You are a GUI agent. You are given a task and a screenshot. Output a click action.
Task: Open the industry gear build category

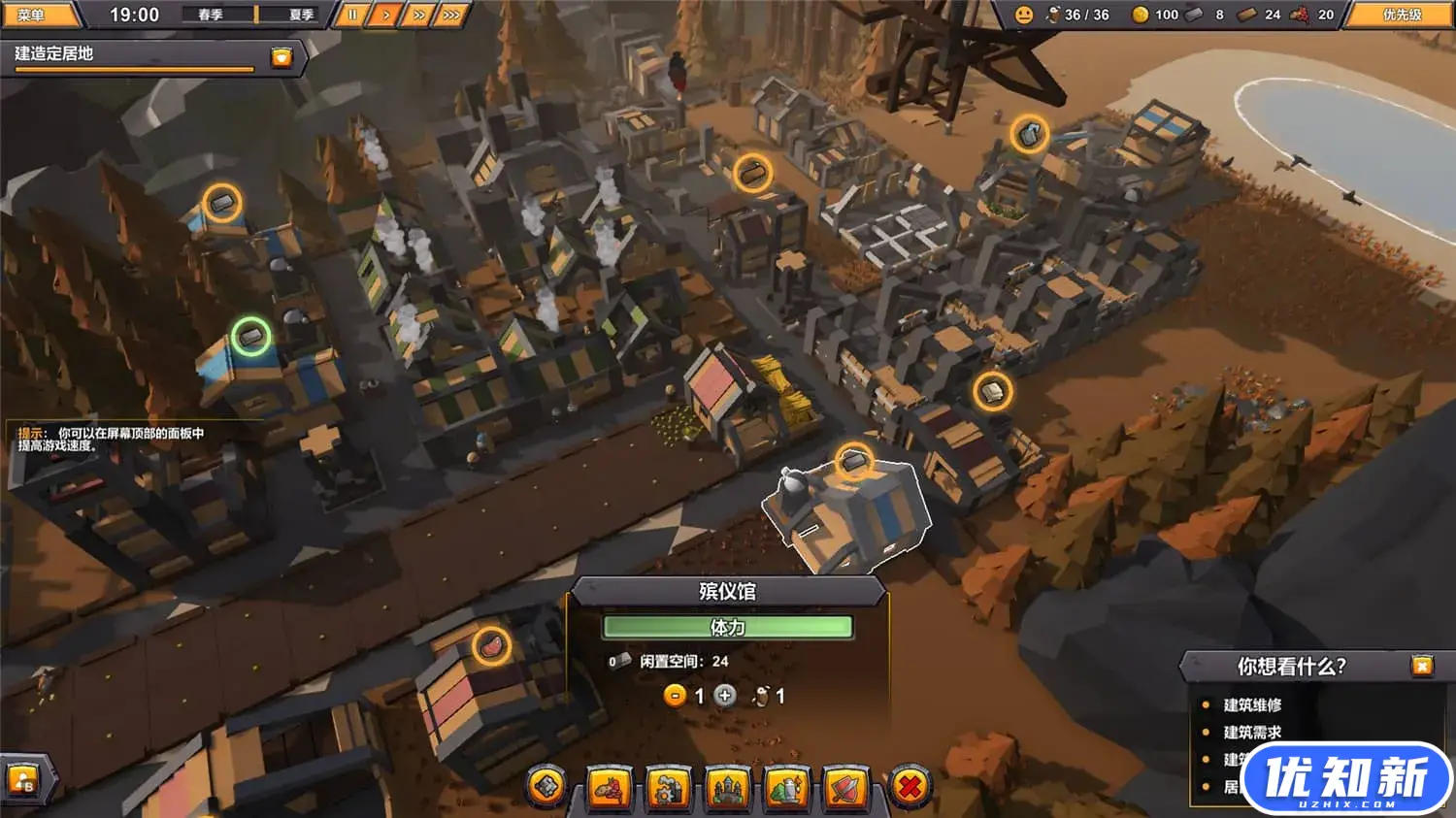(668, 787)
